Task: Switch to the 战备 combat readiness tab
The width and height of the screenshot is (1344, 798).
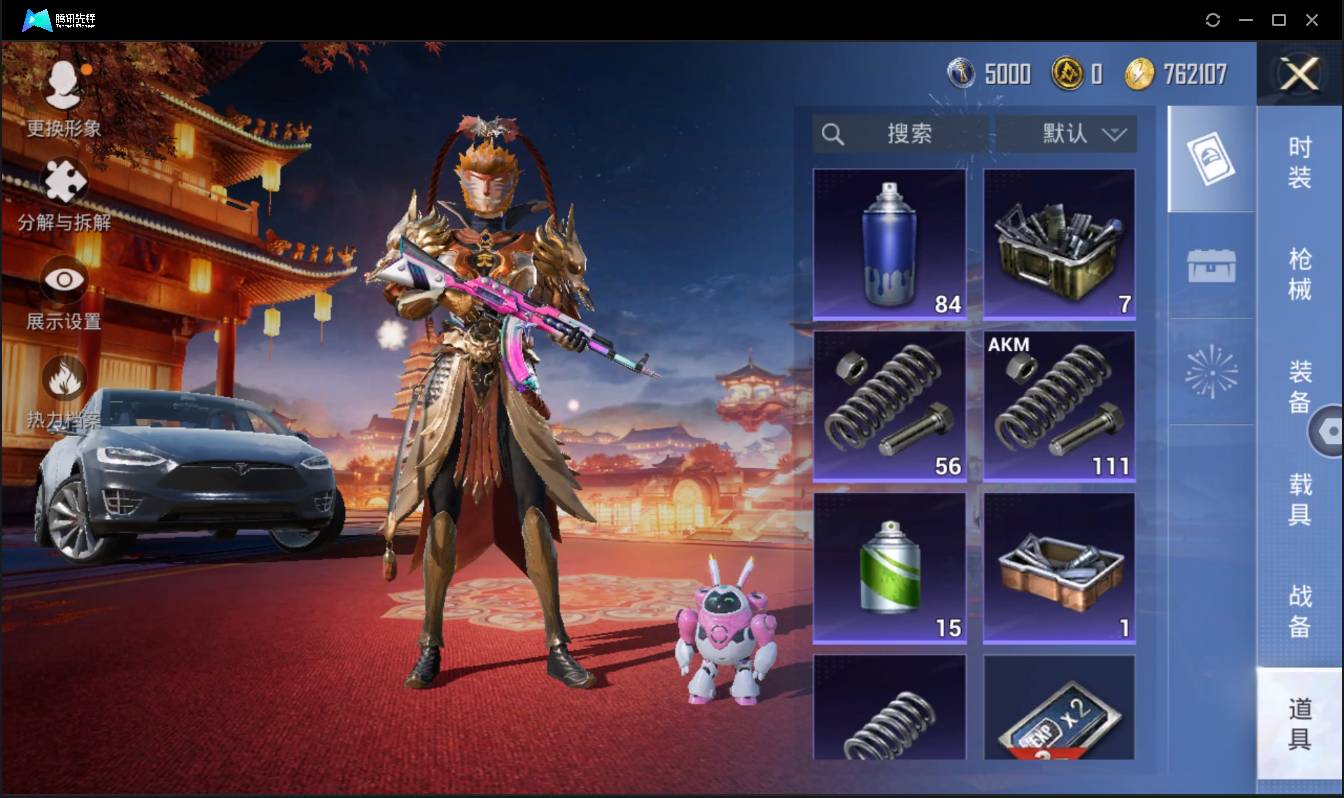Action: coord(1299,610)
